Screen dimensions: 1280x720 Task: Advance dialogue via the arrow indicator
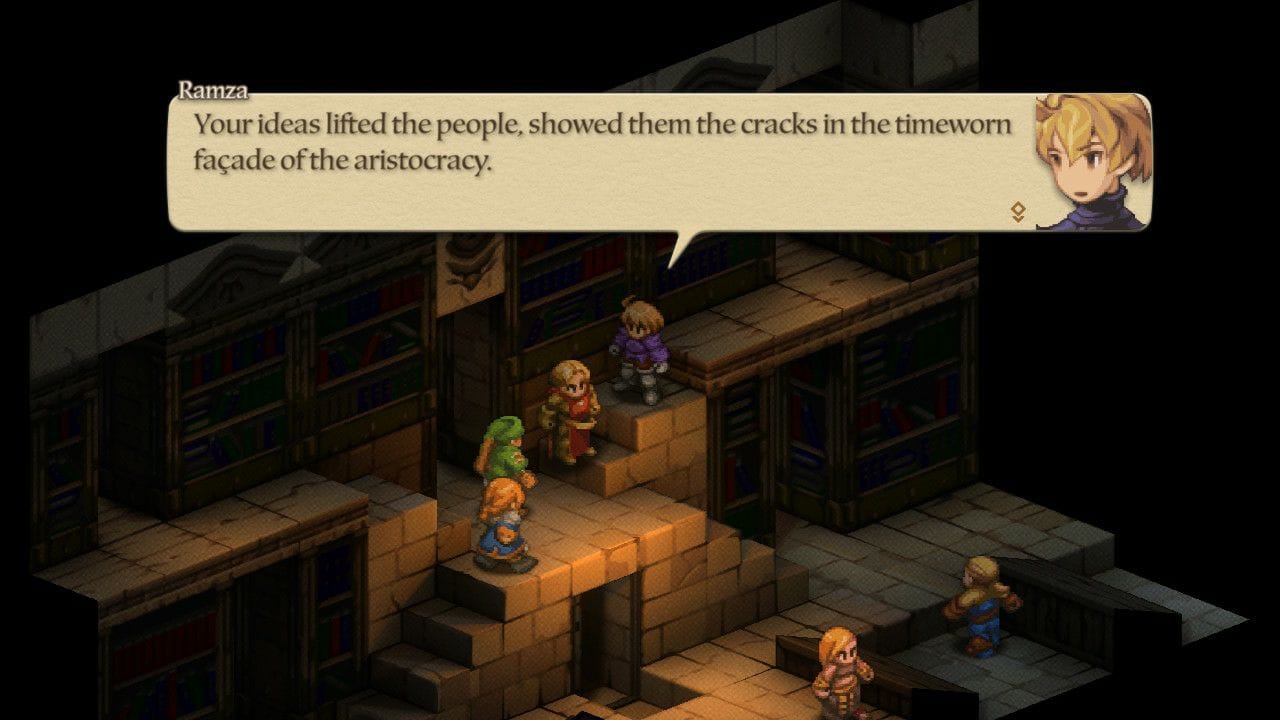(x=1018, y=211)
